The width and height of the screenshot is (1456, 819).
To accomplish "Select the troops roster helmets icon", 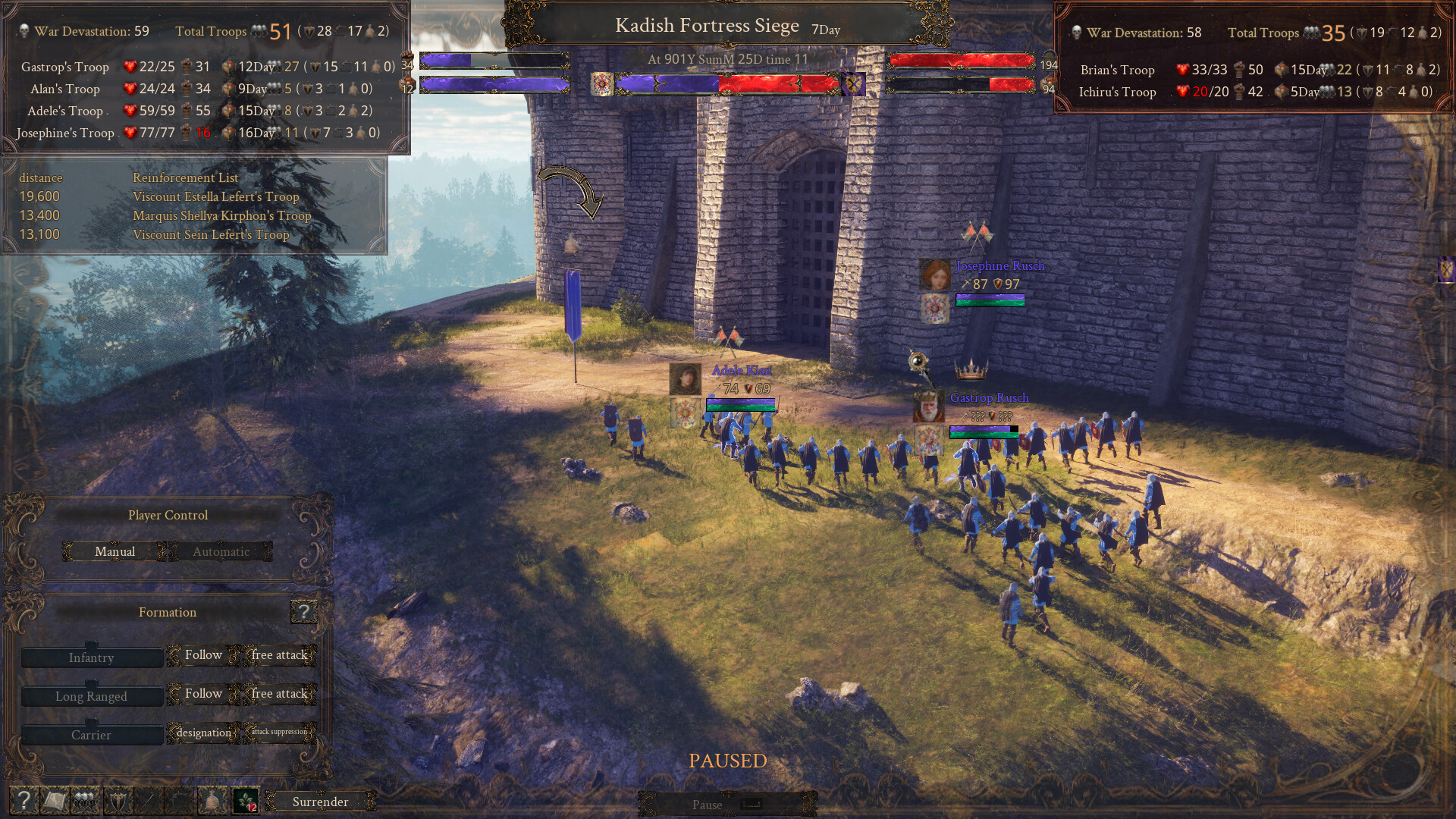I will pyautogui.click(x=83, y=801).
